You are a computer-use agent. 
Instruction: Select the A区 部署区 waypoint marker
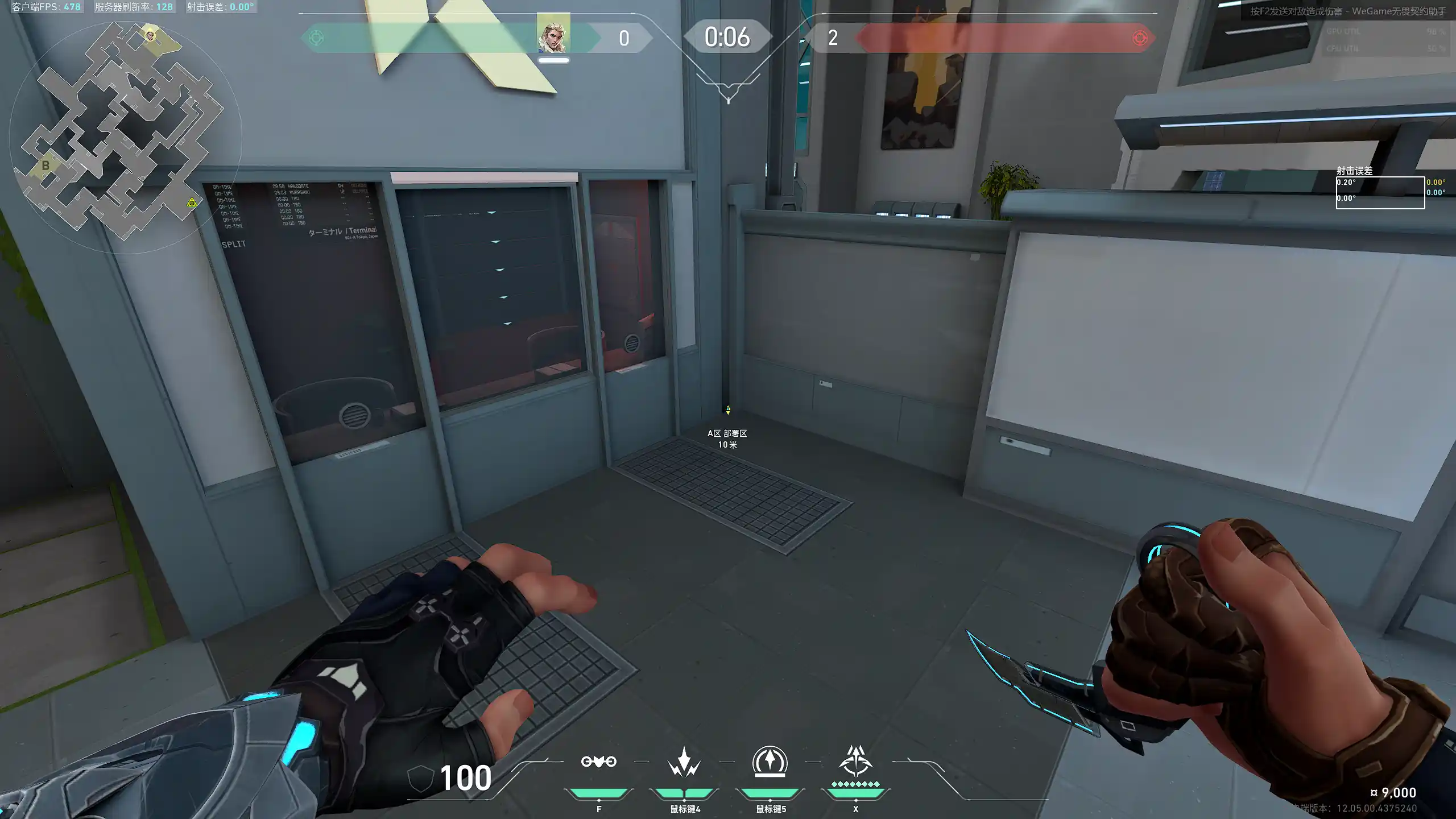727,410
